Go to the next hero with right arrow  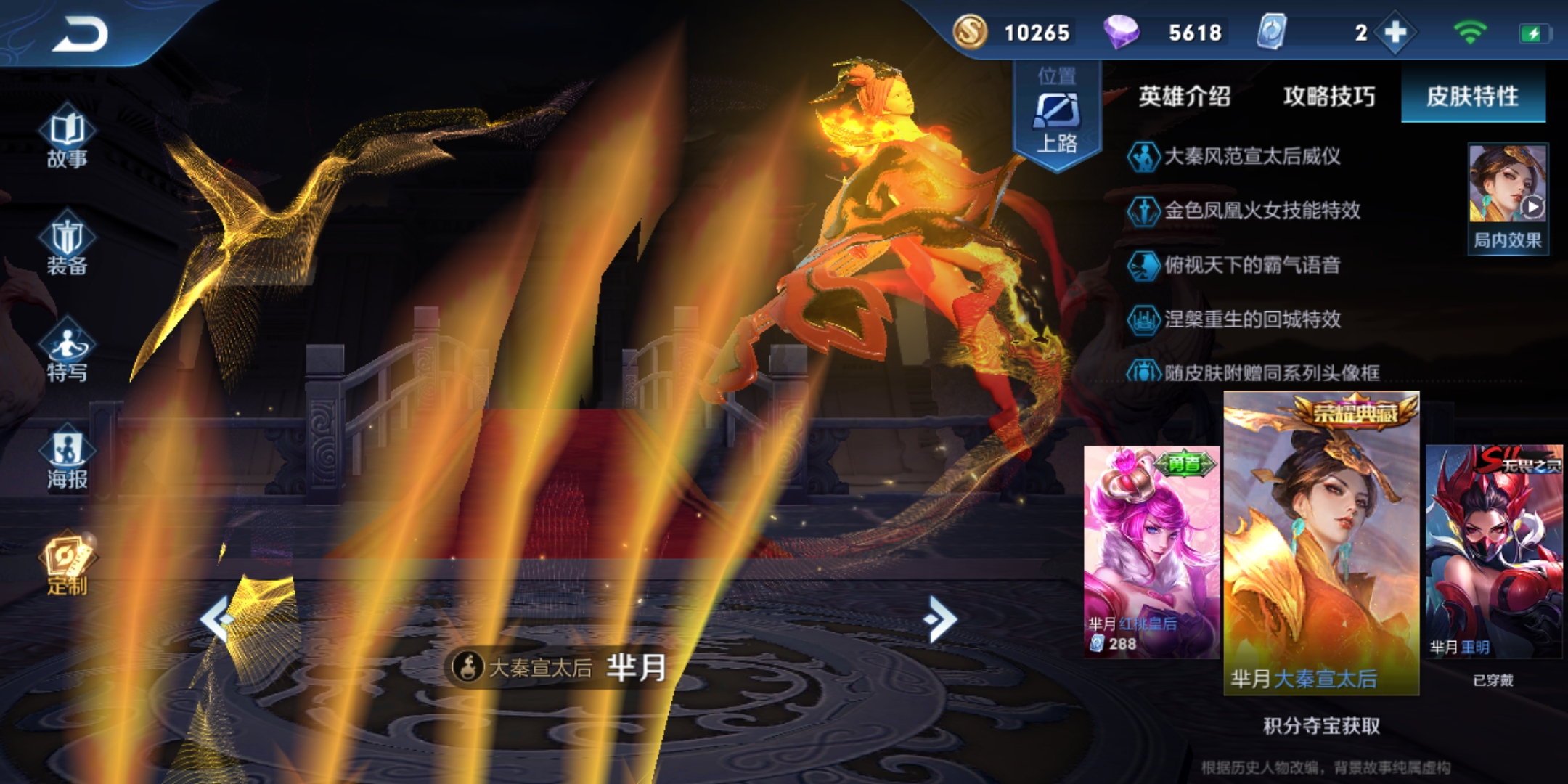(x=941, y=619)
